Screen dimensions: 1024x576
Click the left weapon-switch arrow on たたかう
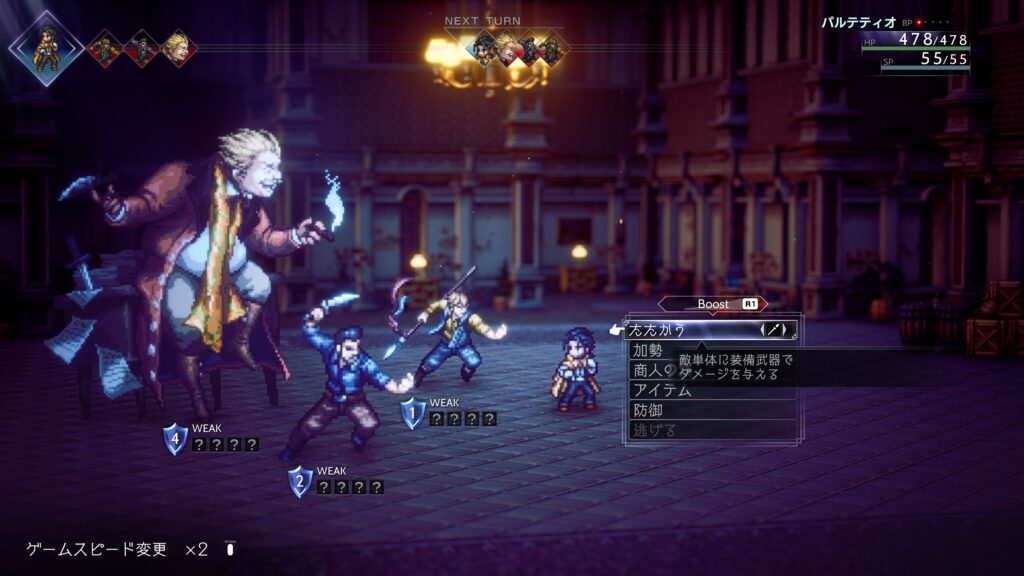pos(764,329)
